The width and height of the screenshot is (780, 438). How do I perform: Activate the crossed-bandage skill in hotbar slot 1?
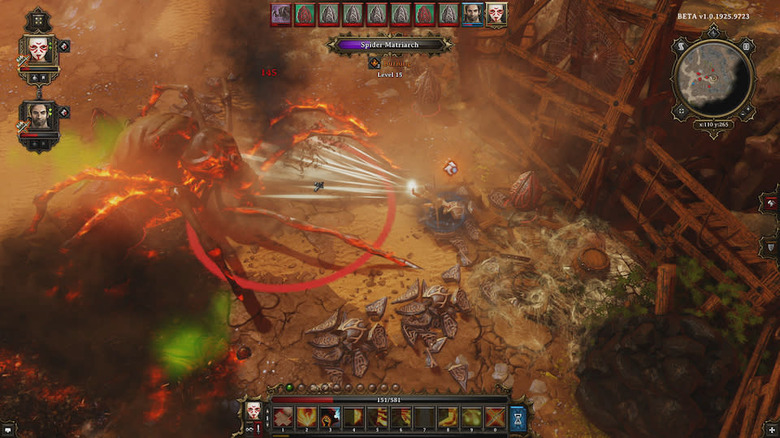pos(283,417)
